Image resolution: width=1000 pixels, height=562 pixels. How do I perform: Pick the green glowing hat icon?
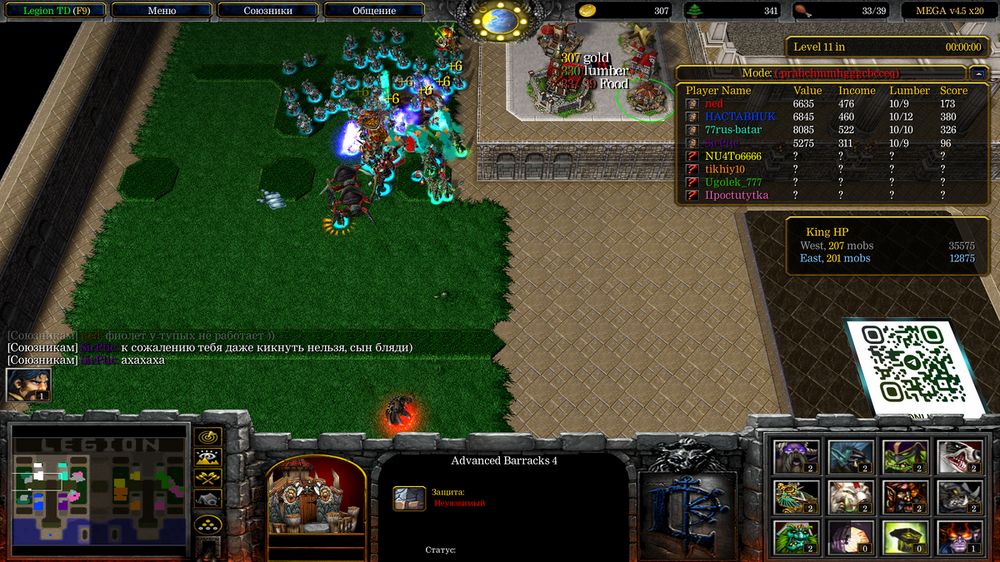(905, 536)
